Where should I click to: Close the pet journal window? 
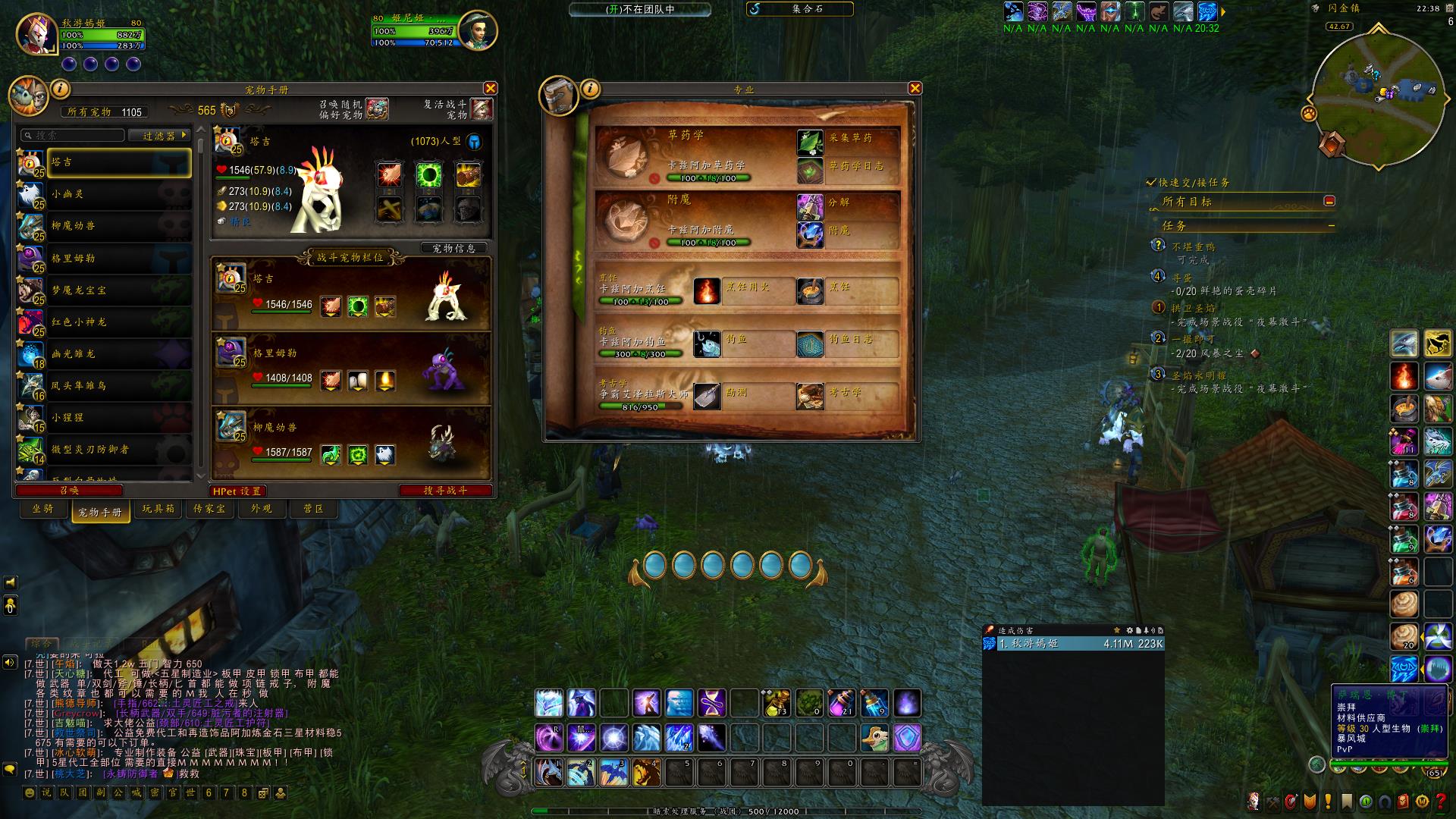click(x=491, y=89)
